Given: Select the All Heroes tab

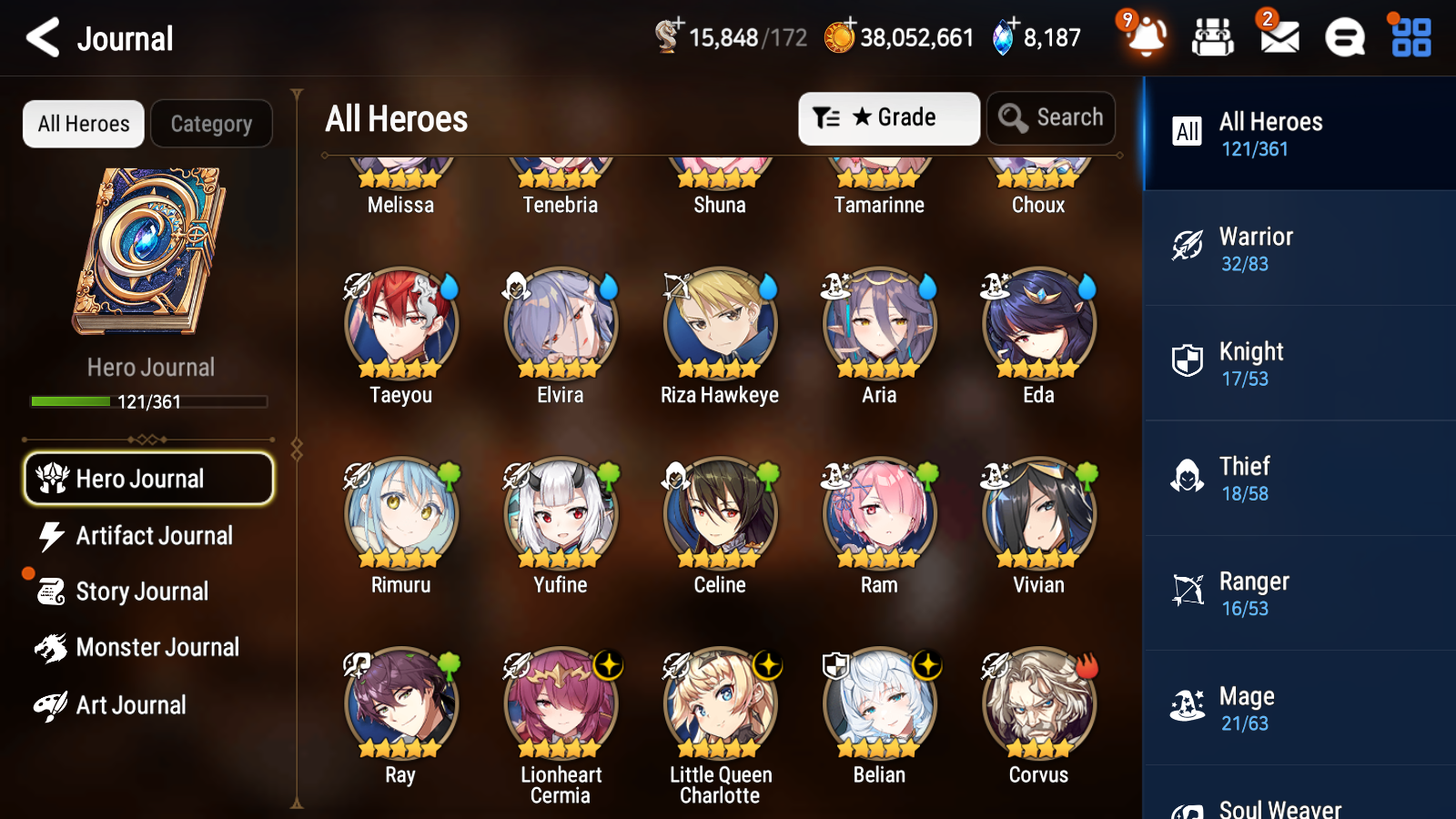Looking at the screenshot, I should point(83,124).
